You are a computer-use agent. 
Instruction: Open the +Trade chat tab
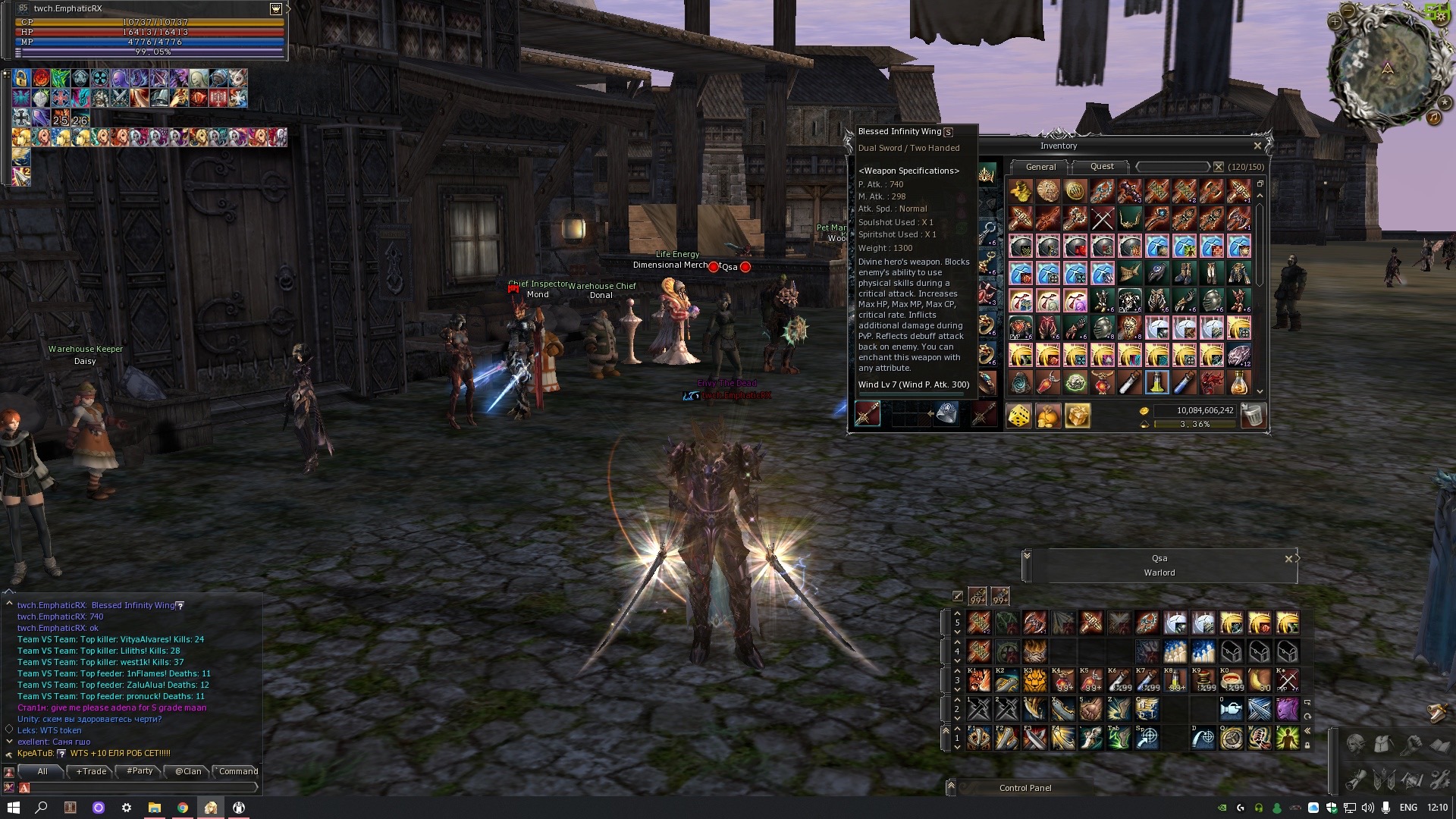point(91,771)
